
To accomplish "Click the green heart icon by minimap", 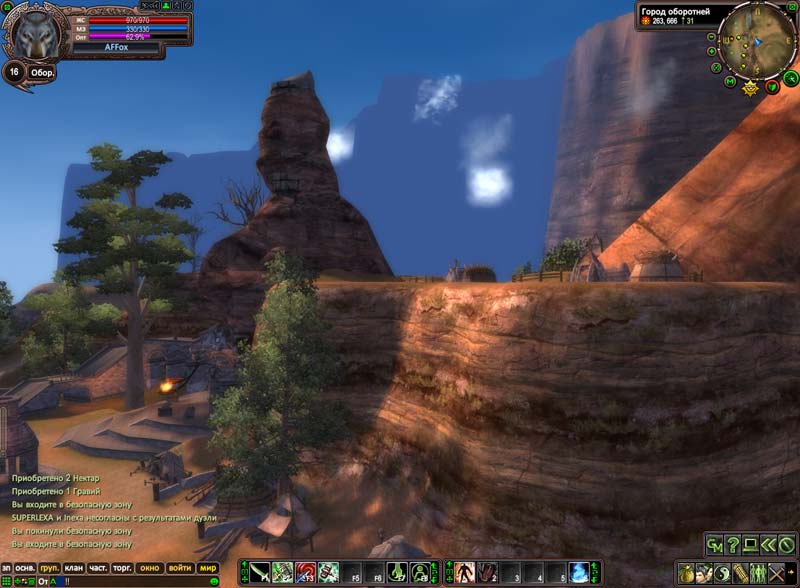I will click(x=772, y=87).
